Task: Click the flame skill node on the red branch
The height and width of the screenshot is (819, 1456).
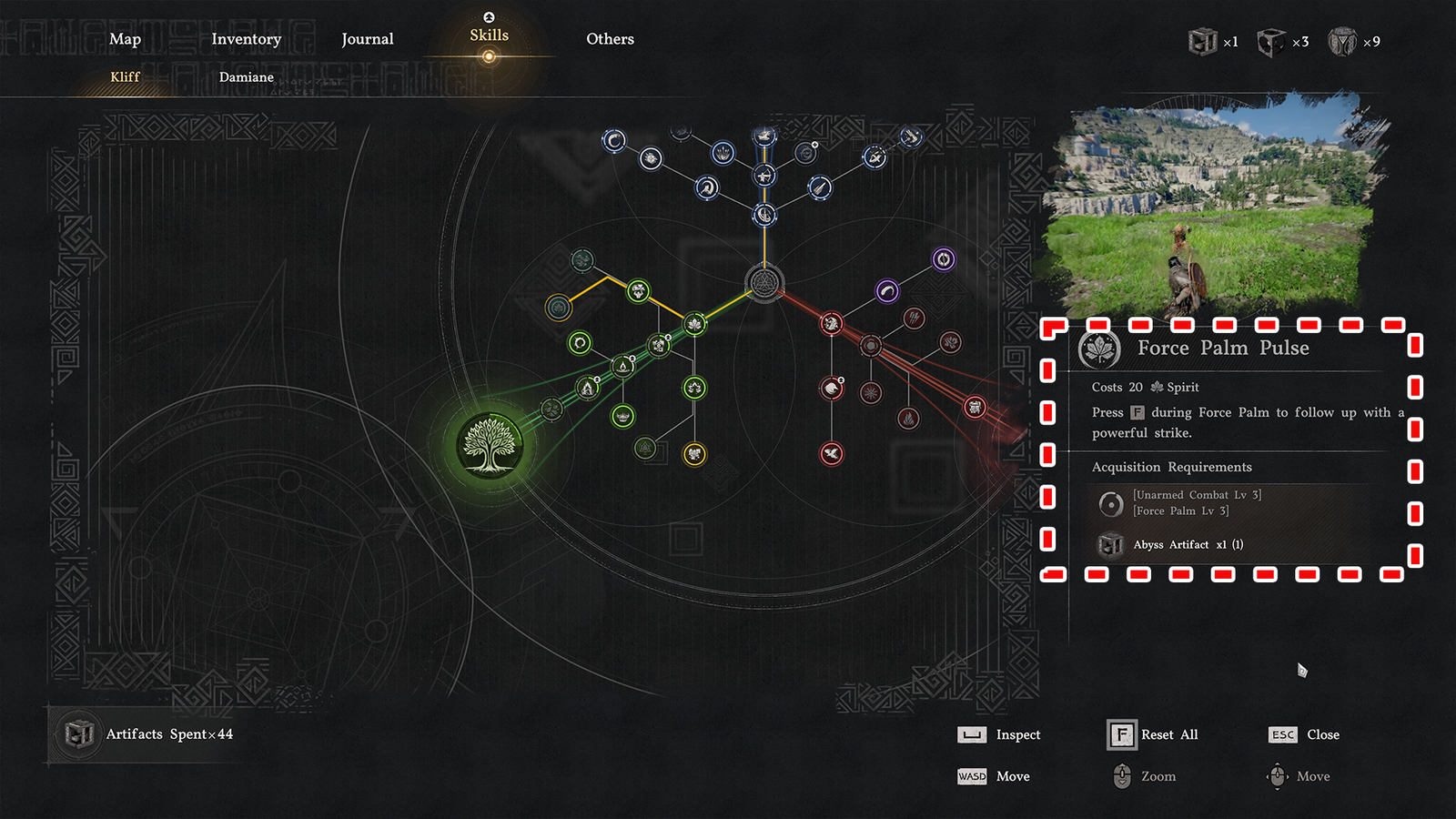Action: click(x=907, y=418)
